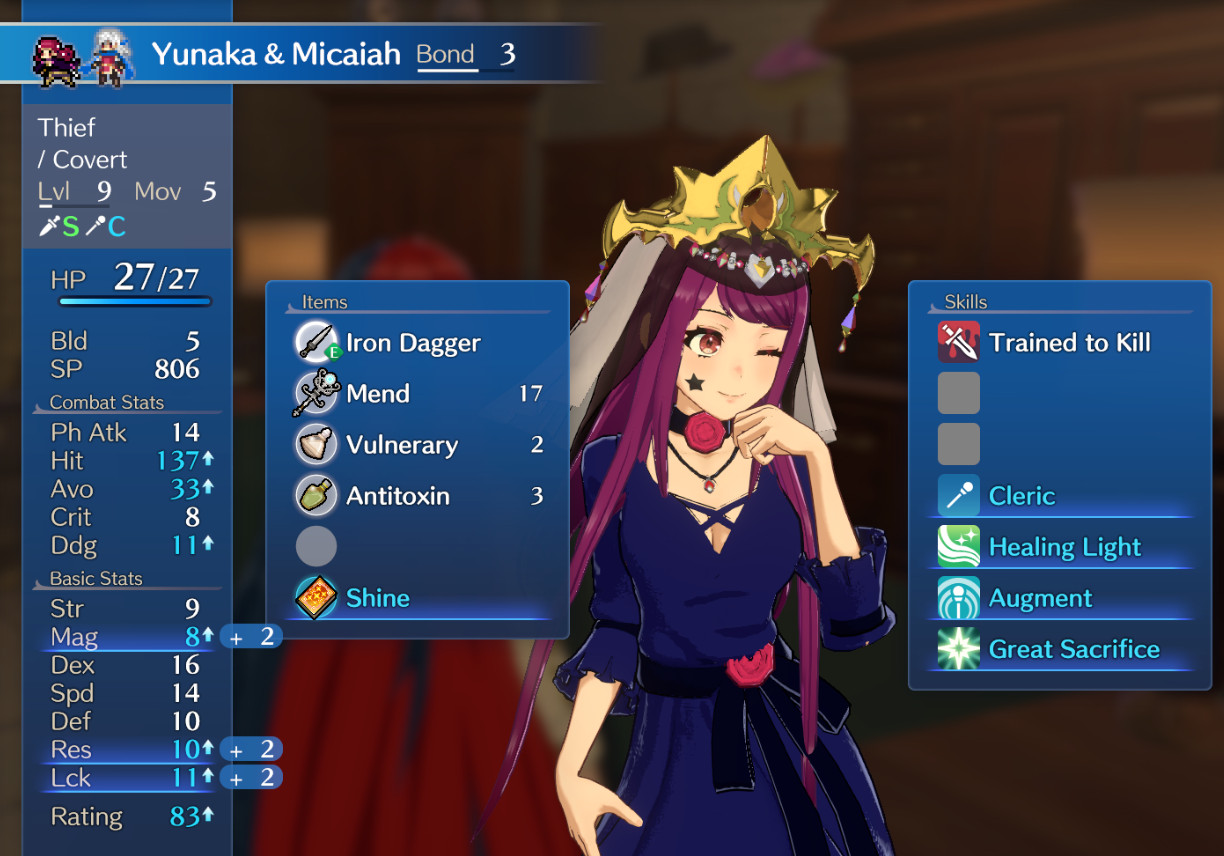Viewport: 1224px width, 856px height.
Task: Click the Yunaka sprite portrait
Action: tap(55, 58)
